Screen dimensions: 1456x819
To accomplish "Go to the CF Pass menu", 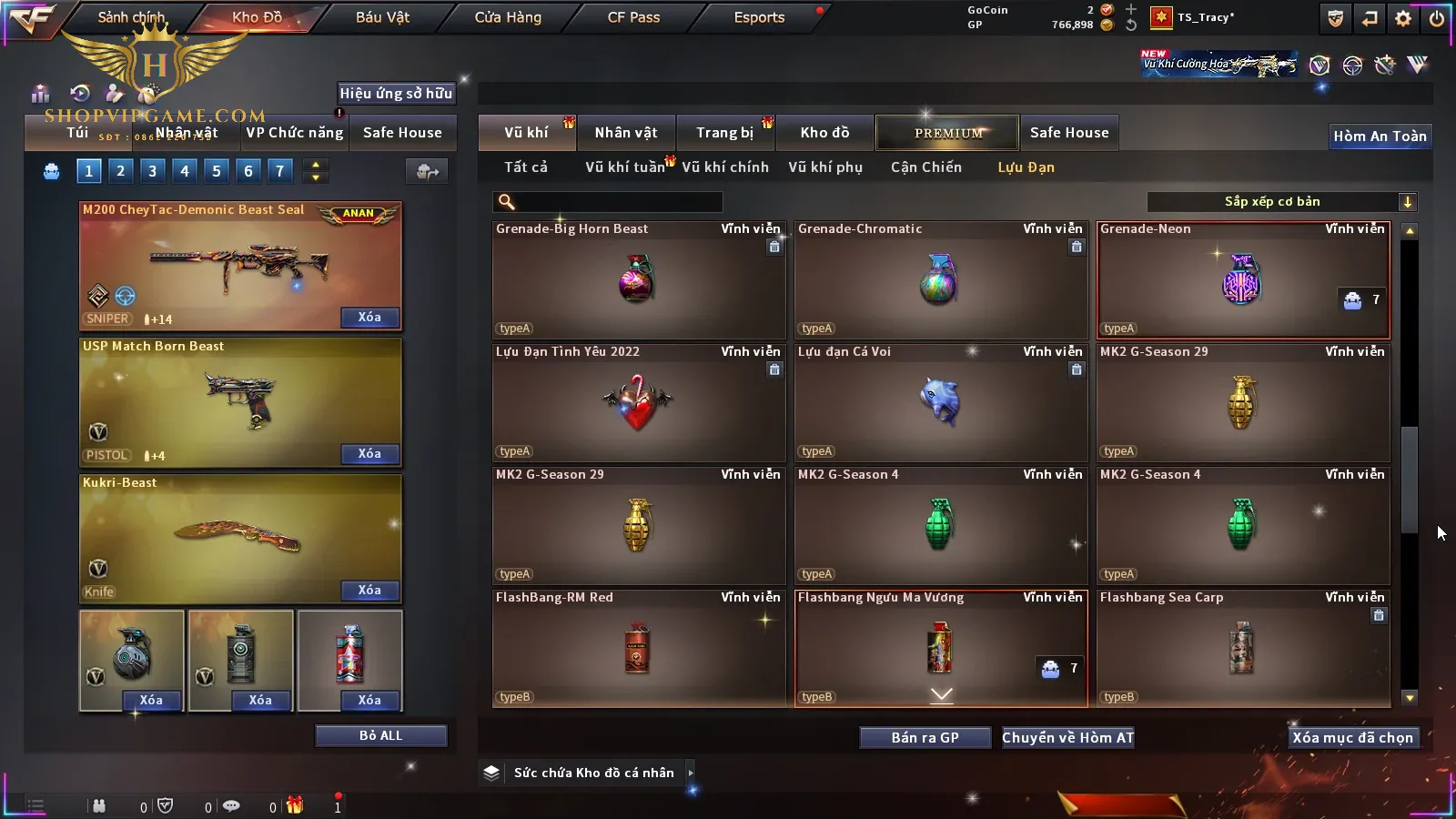I will click(x=633, y=17).
